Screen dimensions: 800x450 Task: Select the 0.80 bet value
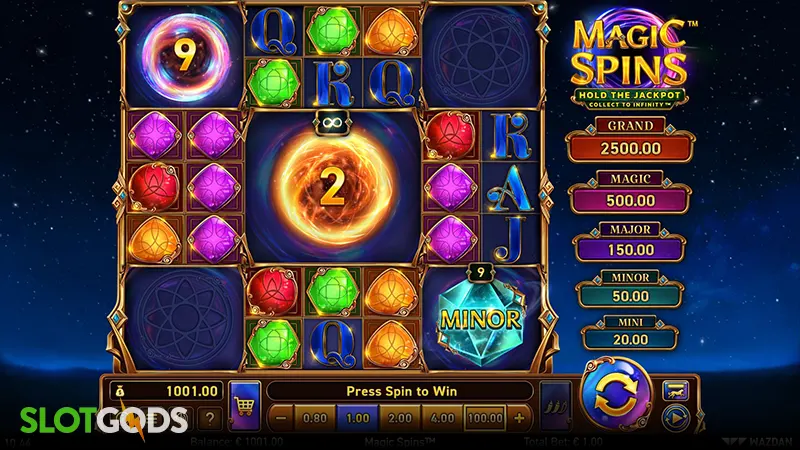(314, 416)
